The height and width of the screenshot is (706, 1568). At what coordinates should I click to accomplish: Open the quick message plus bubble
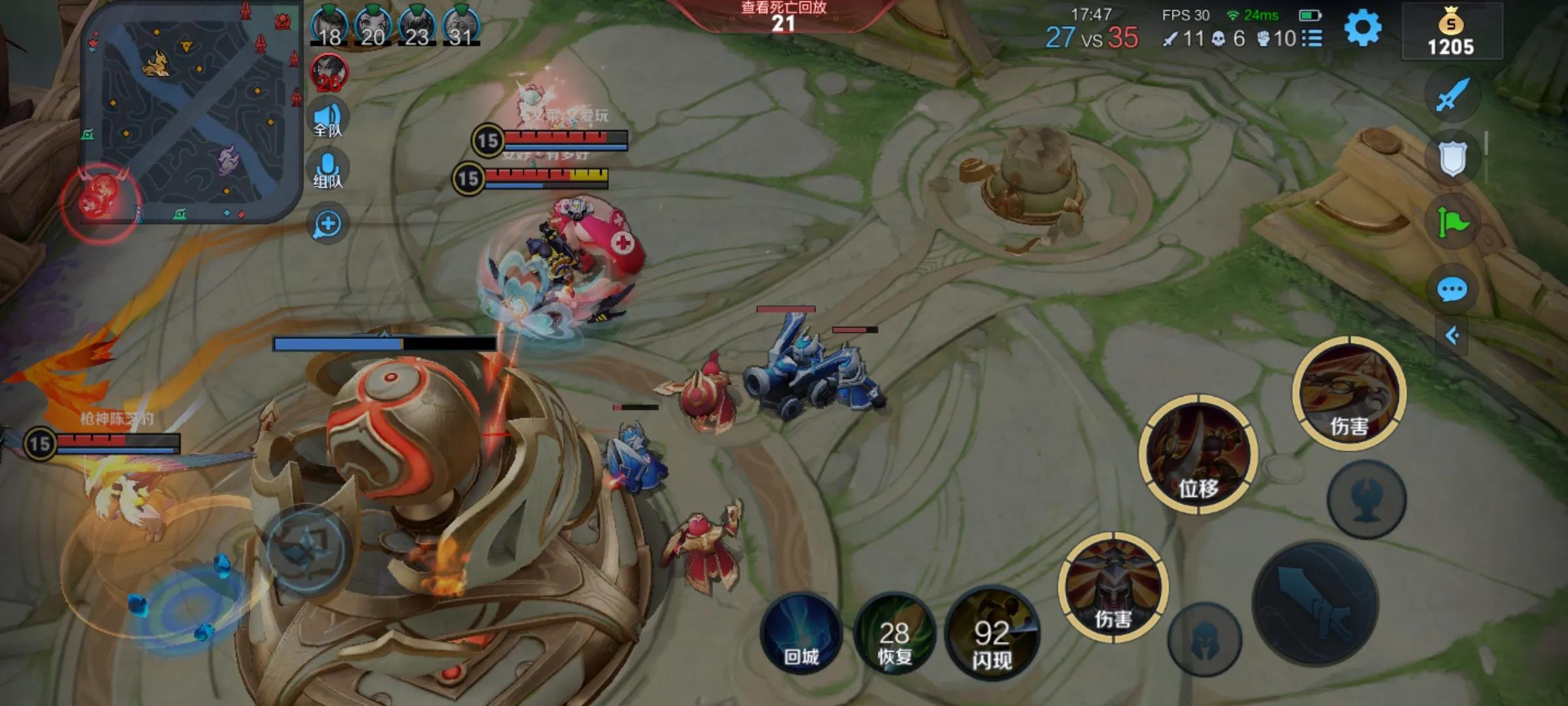[x=327, y=224]
